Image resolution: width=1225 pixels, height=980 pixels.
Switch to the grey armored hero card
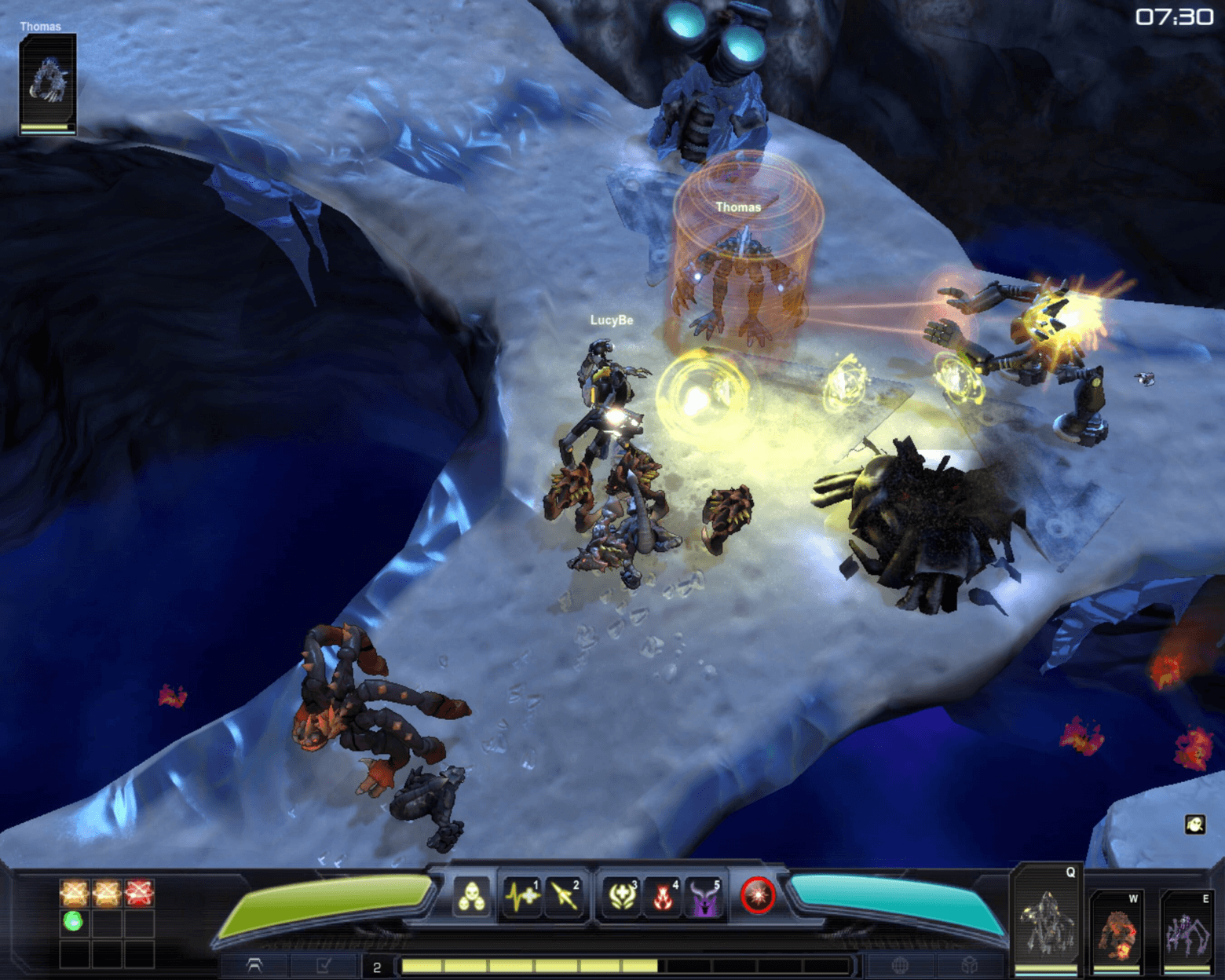(1047, 920)
